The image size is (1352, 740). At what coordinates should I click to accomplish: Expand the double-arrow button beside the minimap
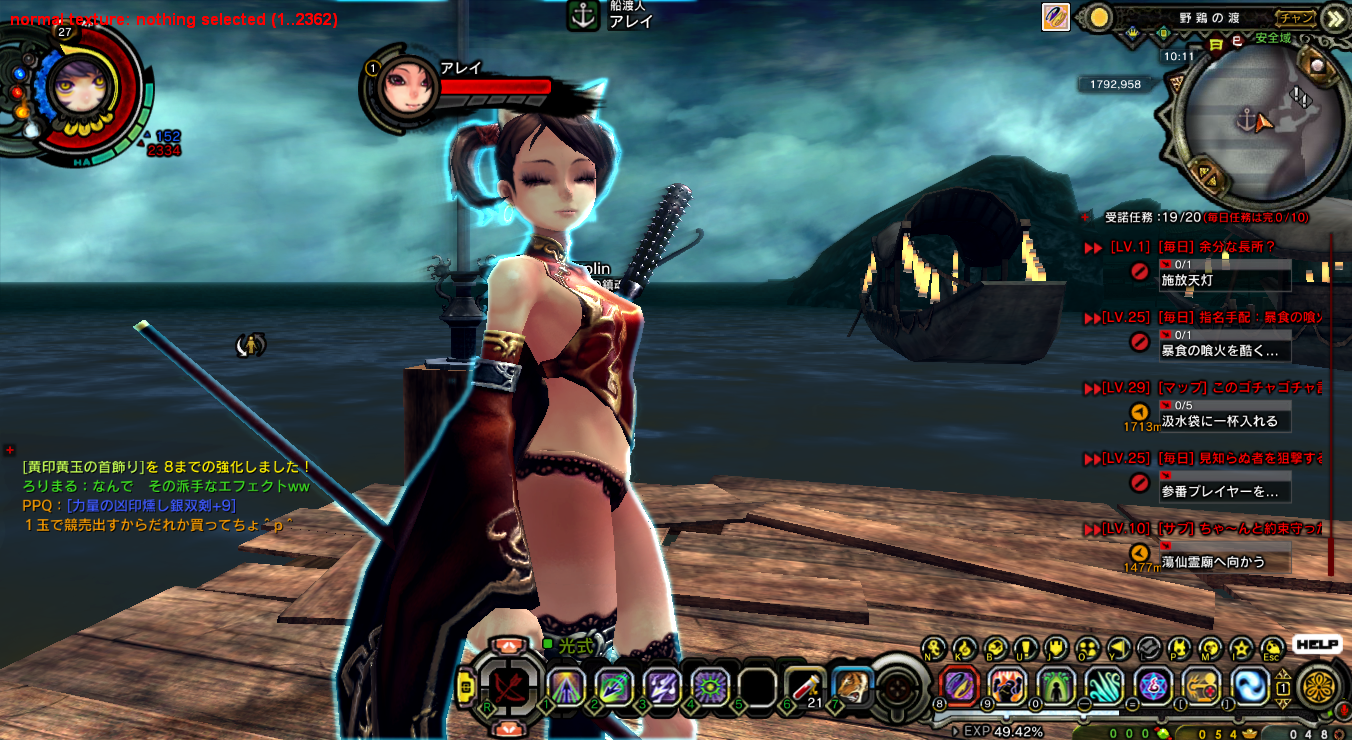click(1333, 18)
